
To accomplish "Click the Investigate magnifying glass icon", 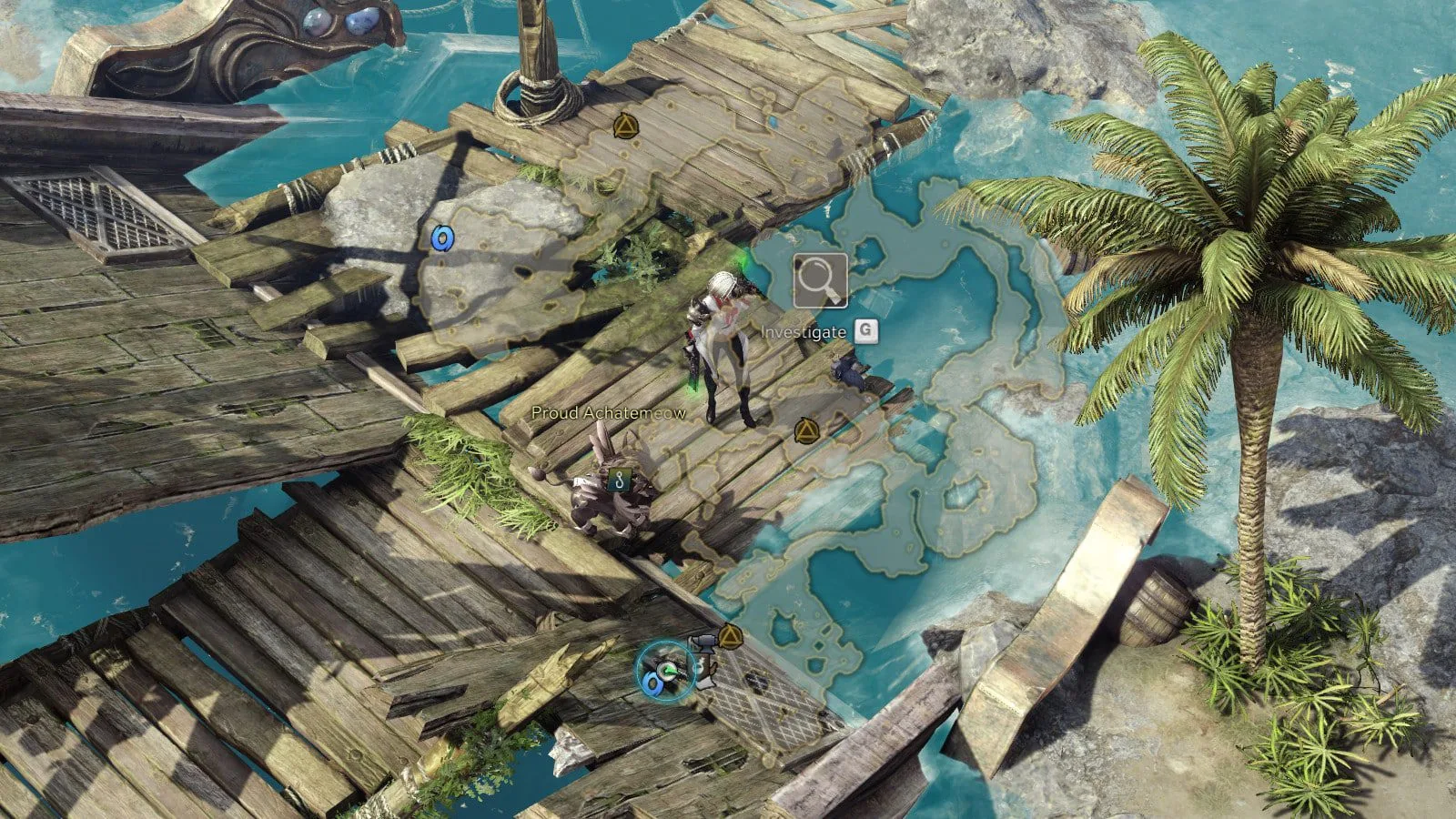I will (820, 280).
